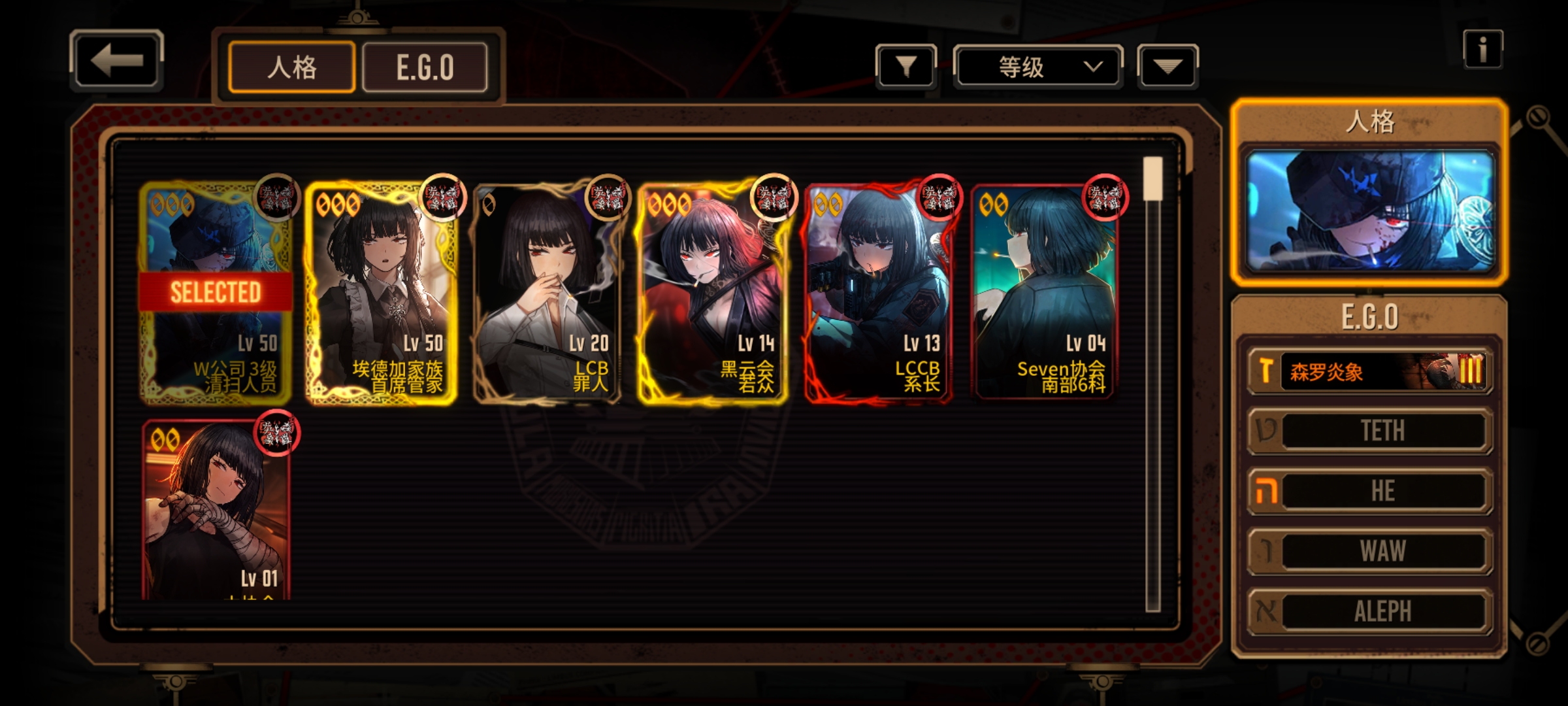Pick the LCB罪人 Lv 20 card
The width and height of the screenshot is (1568, 706).
(547, 294)
